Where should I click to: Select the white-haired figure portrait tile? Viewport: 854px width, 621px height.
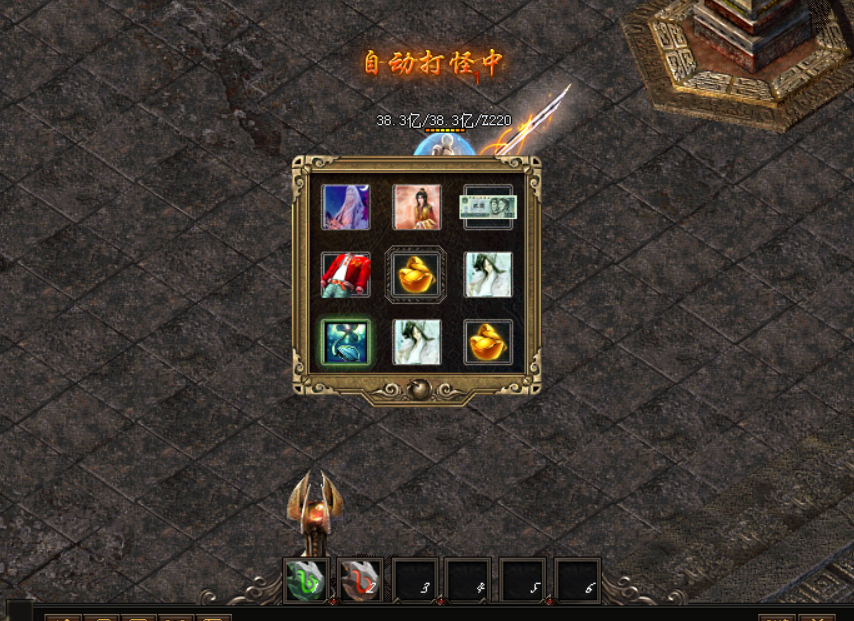click(x=345, y=207)
